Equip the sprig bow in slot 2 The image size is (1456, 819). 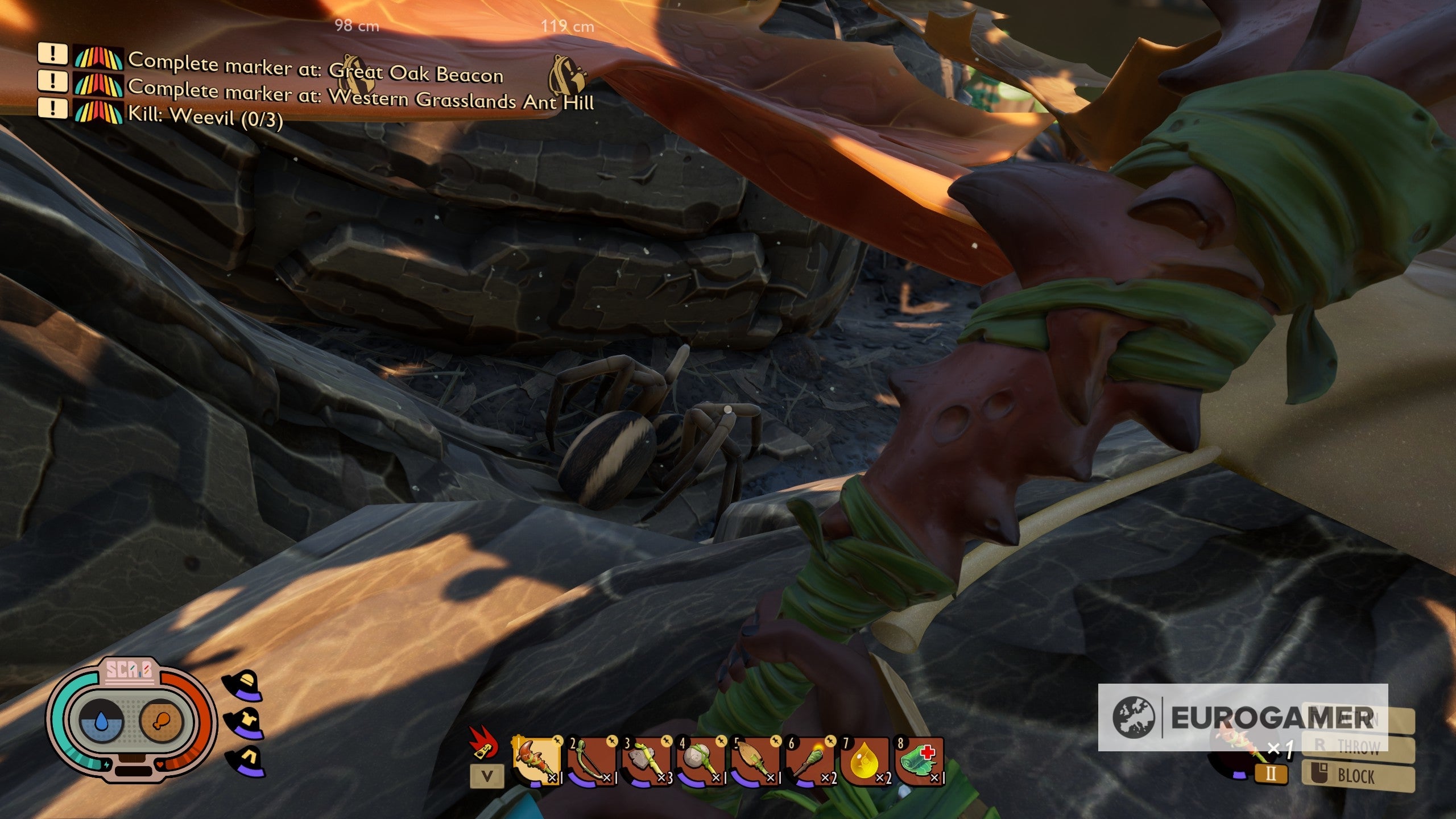point(591,761)
